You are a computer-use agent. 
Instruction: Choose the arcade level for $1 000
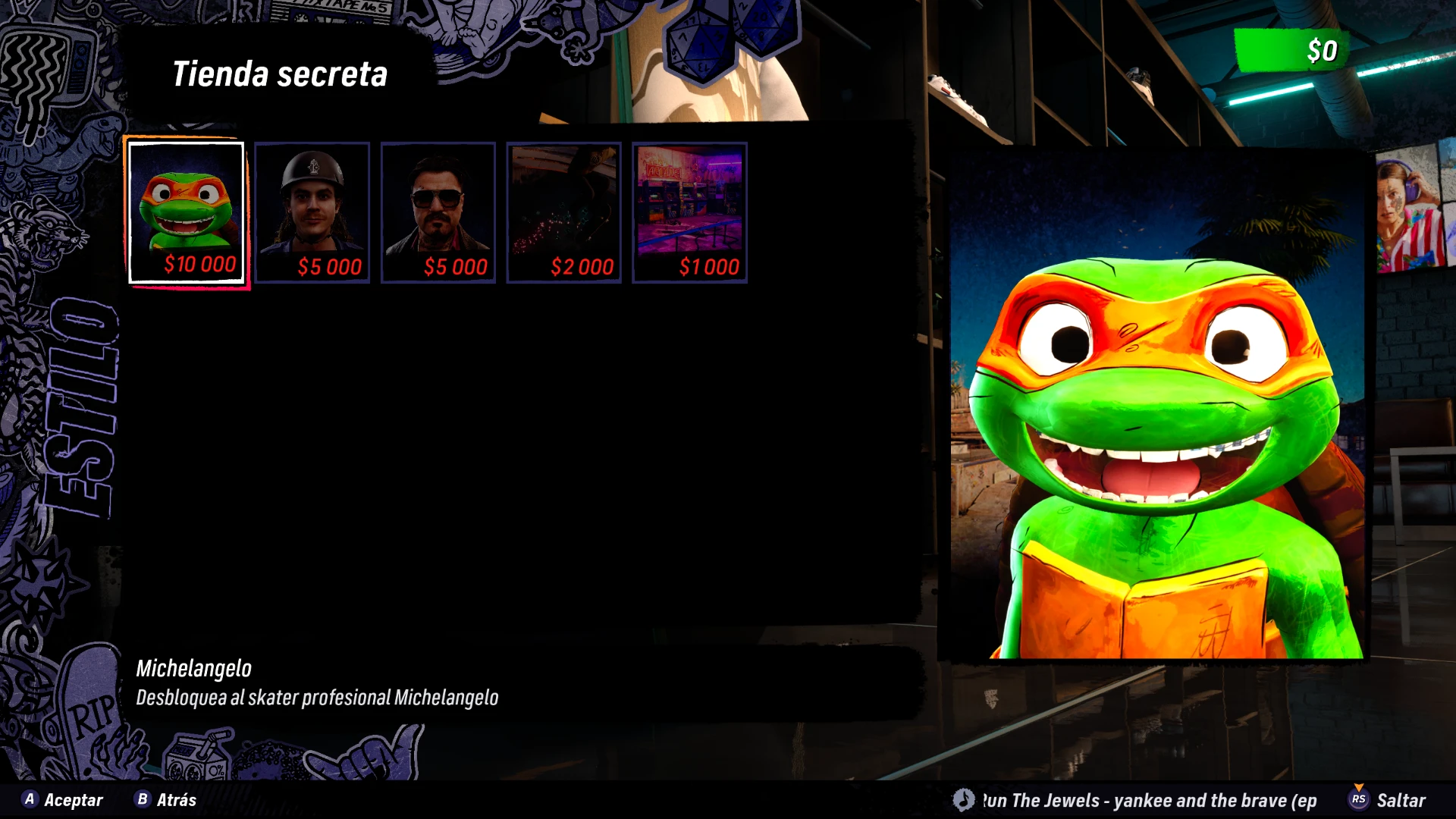click(x=690, y=212)
